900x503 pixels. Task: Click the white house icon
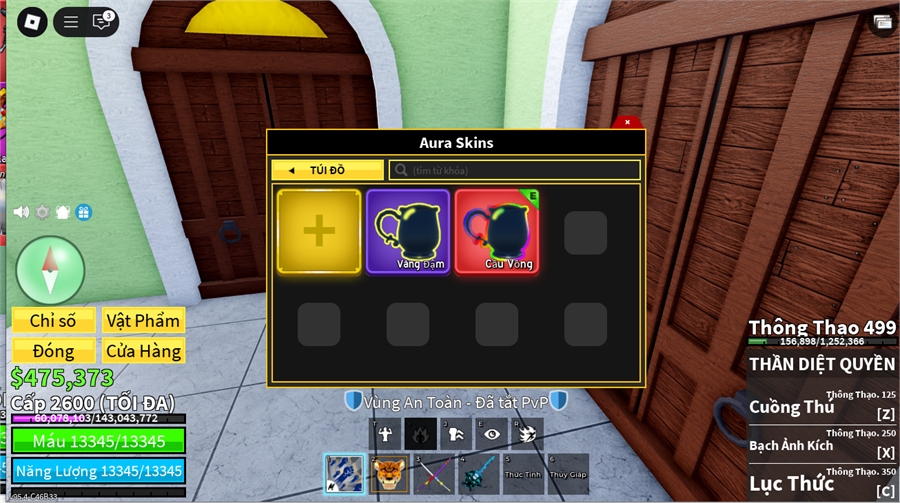coord(63,212)
